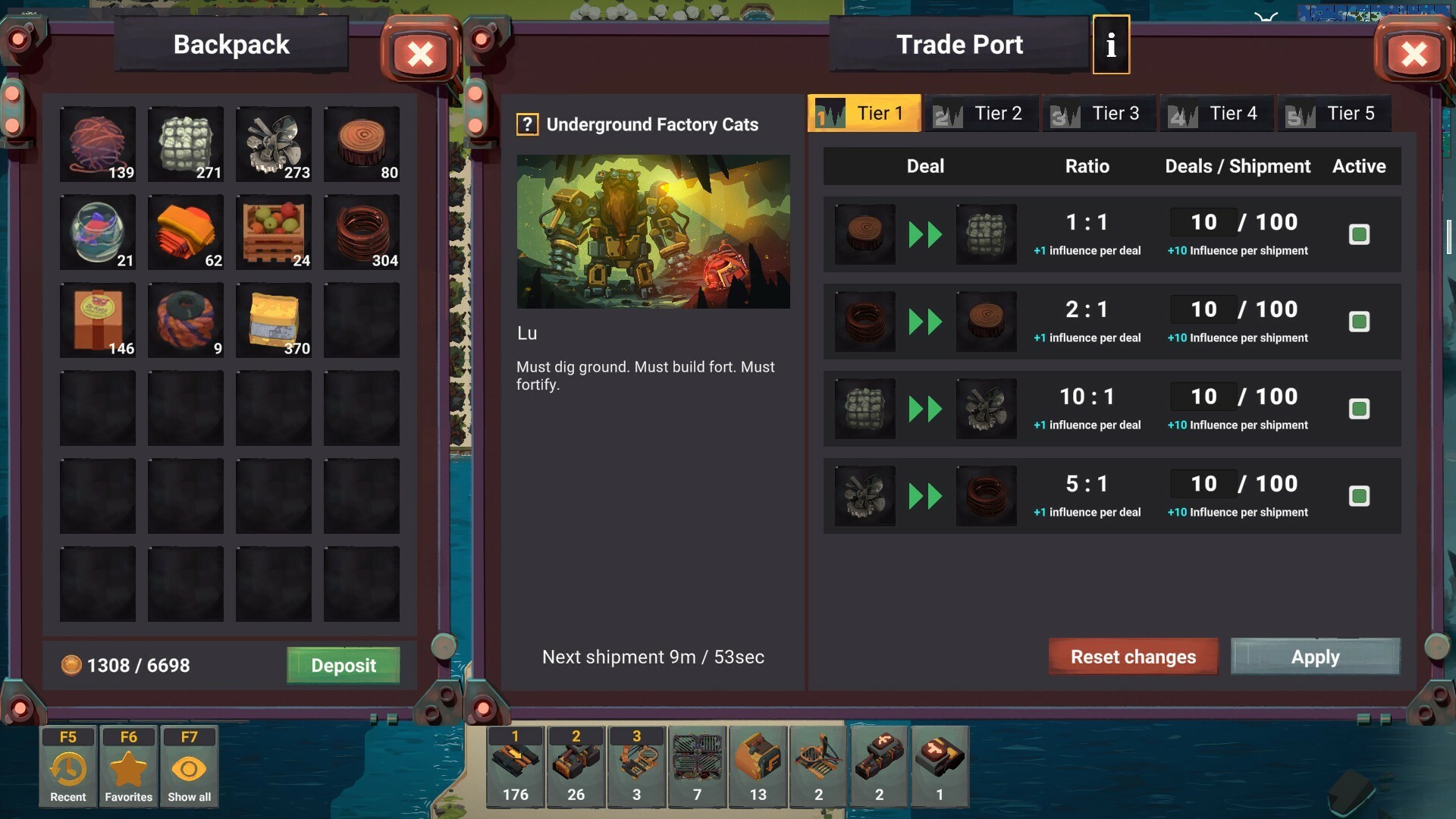Click the Deposit button in the backpack

pyautogui.click(x=343, y=665)
